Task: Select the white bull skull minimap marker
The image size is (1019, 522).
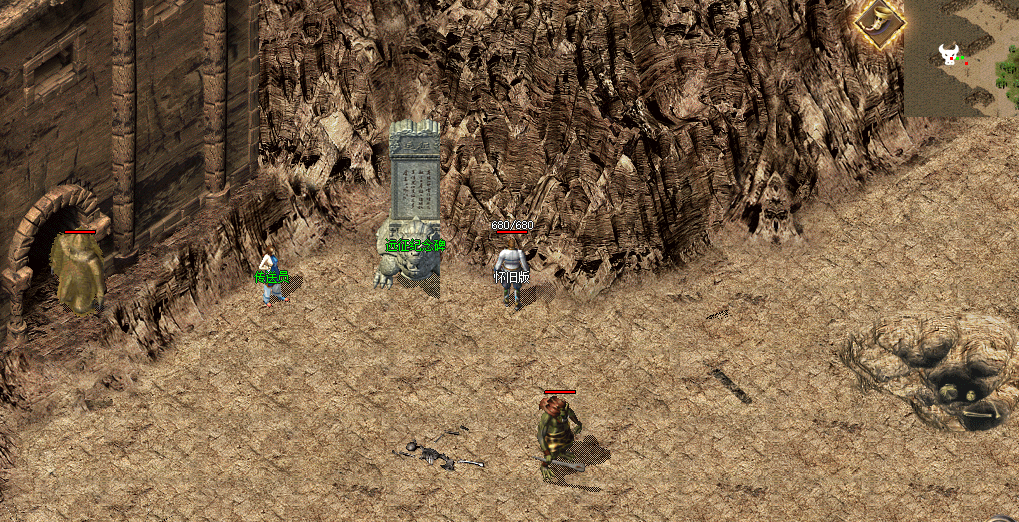Action: coord(948,53)
